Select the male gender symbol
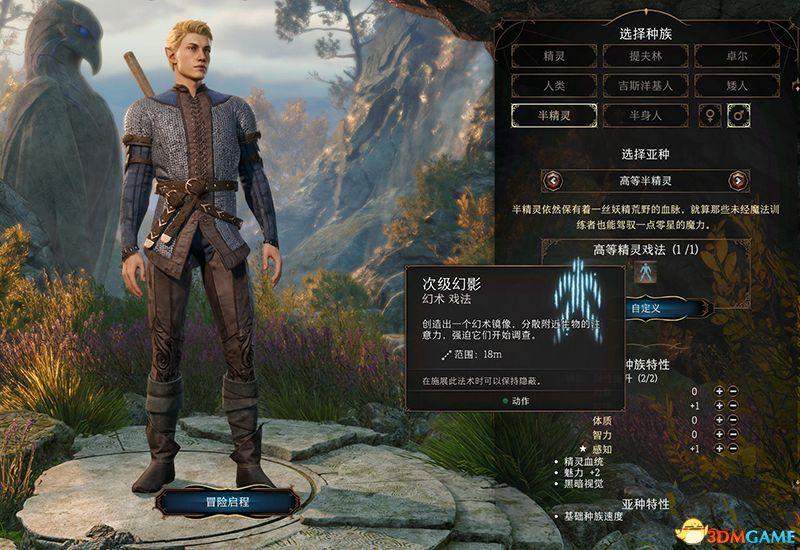The width and height of the screenshot is (800, 550). [x=741, y=116]
